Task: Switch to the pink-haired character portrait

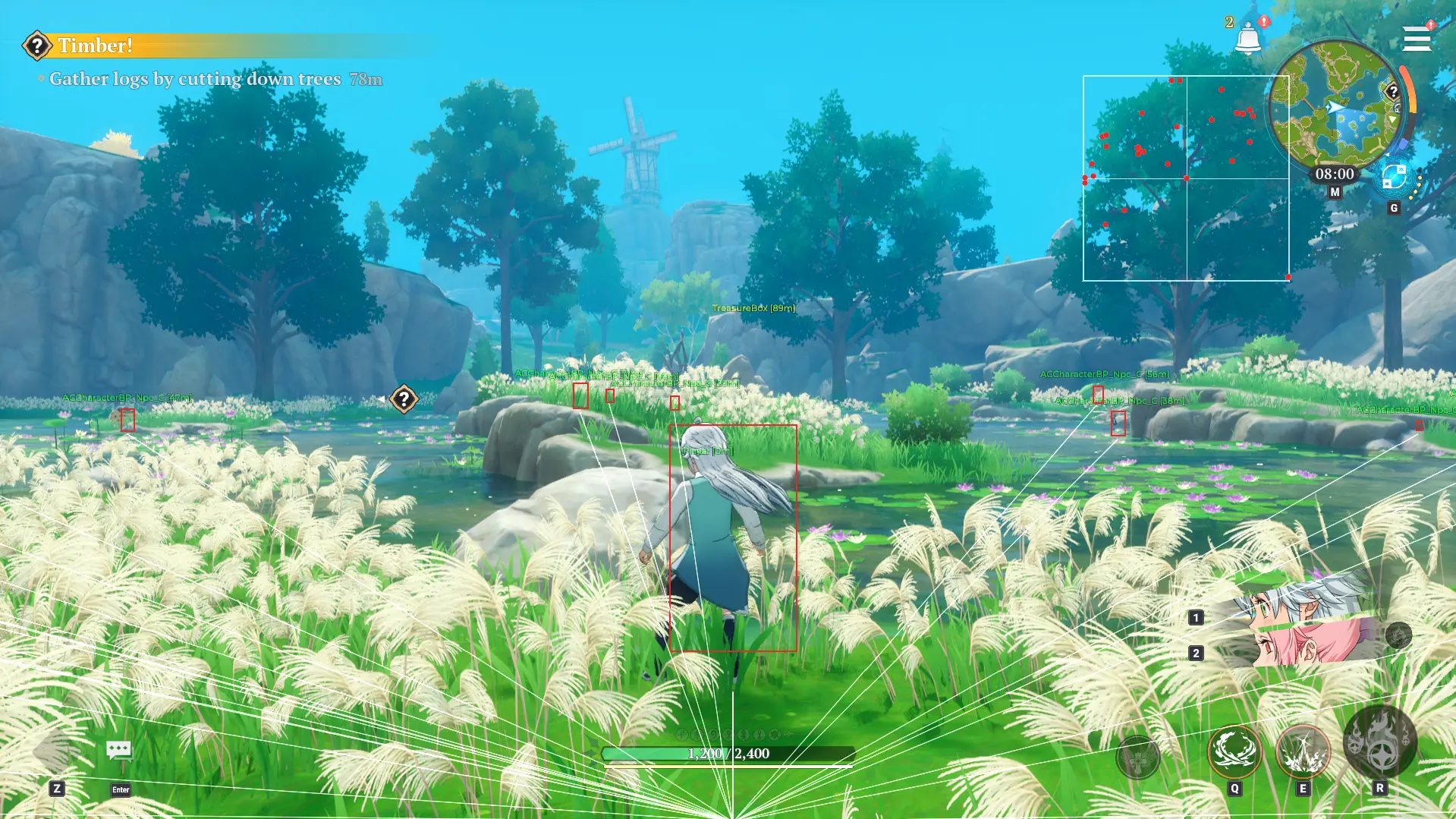Action: tap(1305, 644)
